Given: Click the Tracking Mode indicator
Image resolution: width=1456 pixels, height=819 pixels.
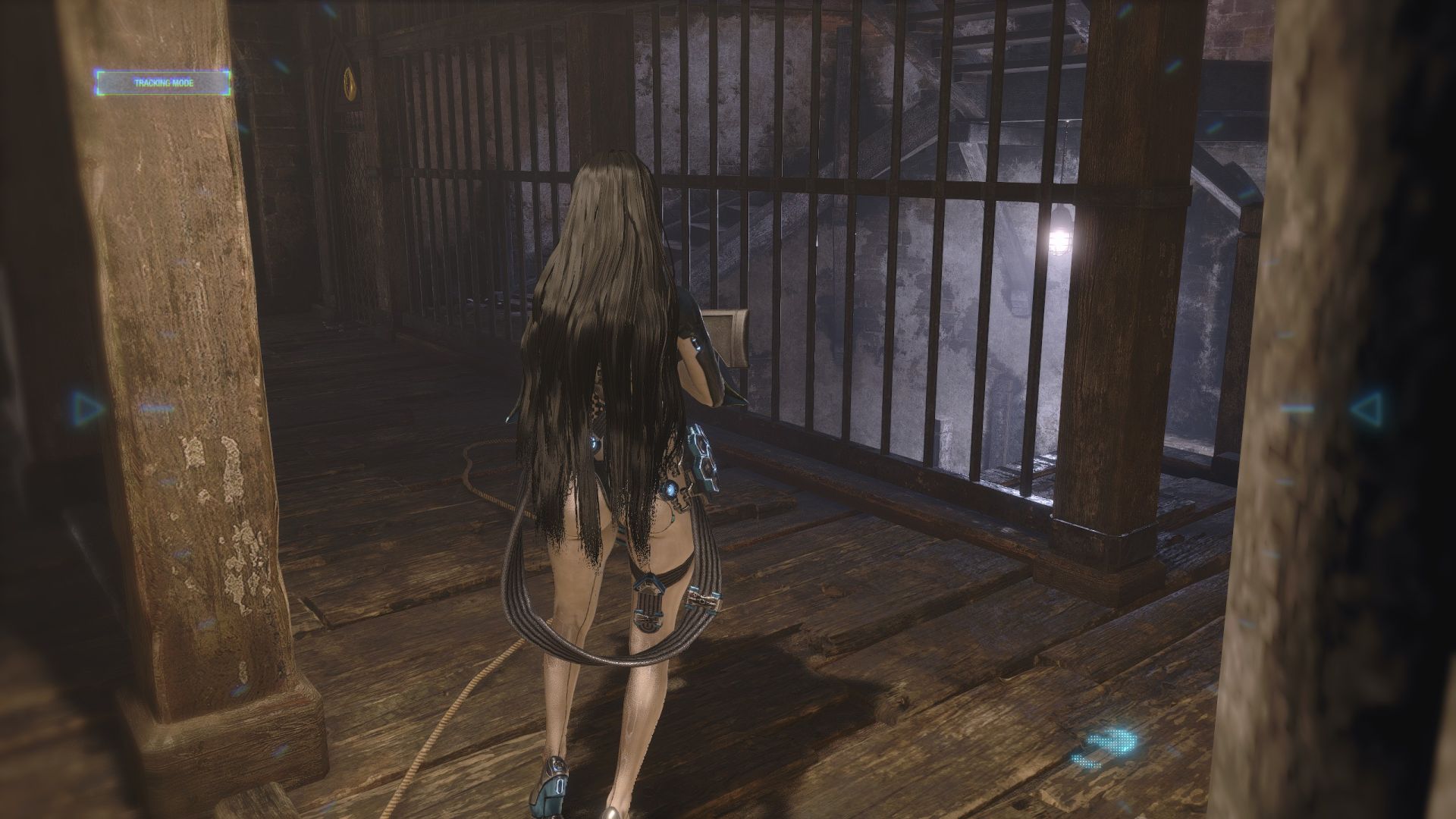Looking at the screenshot, I should point(163,83).
